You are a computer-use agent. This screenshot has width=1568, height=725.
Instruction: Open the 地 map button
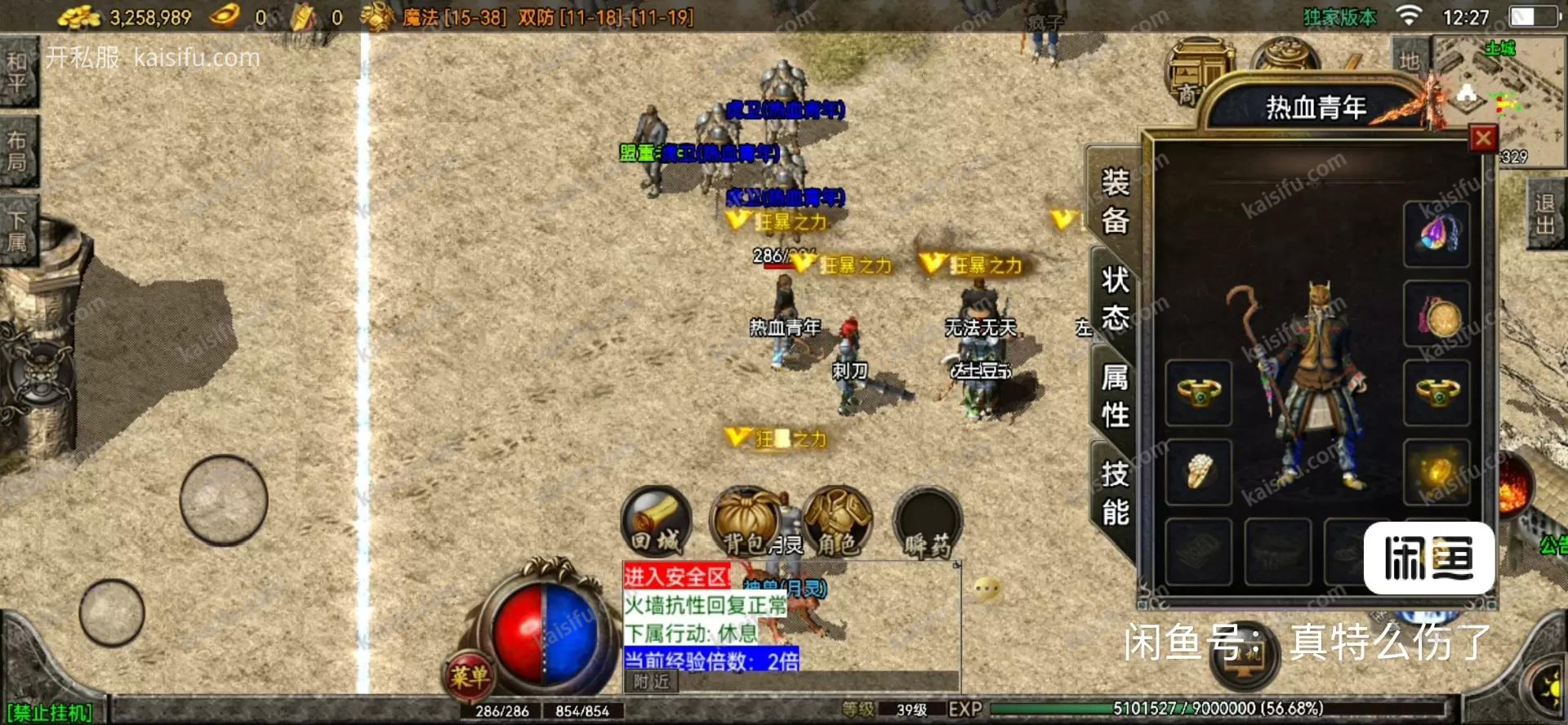point(1410,60)
